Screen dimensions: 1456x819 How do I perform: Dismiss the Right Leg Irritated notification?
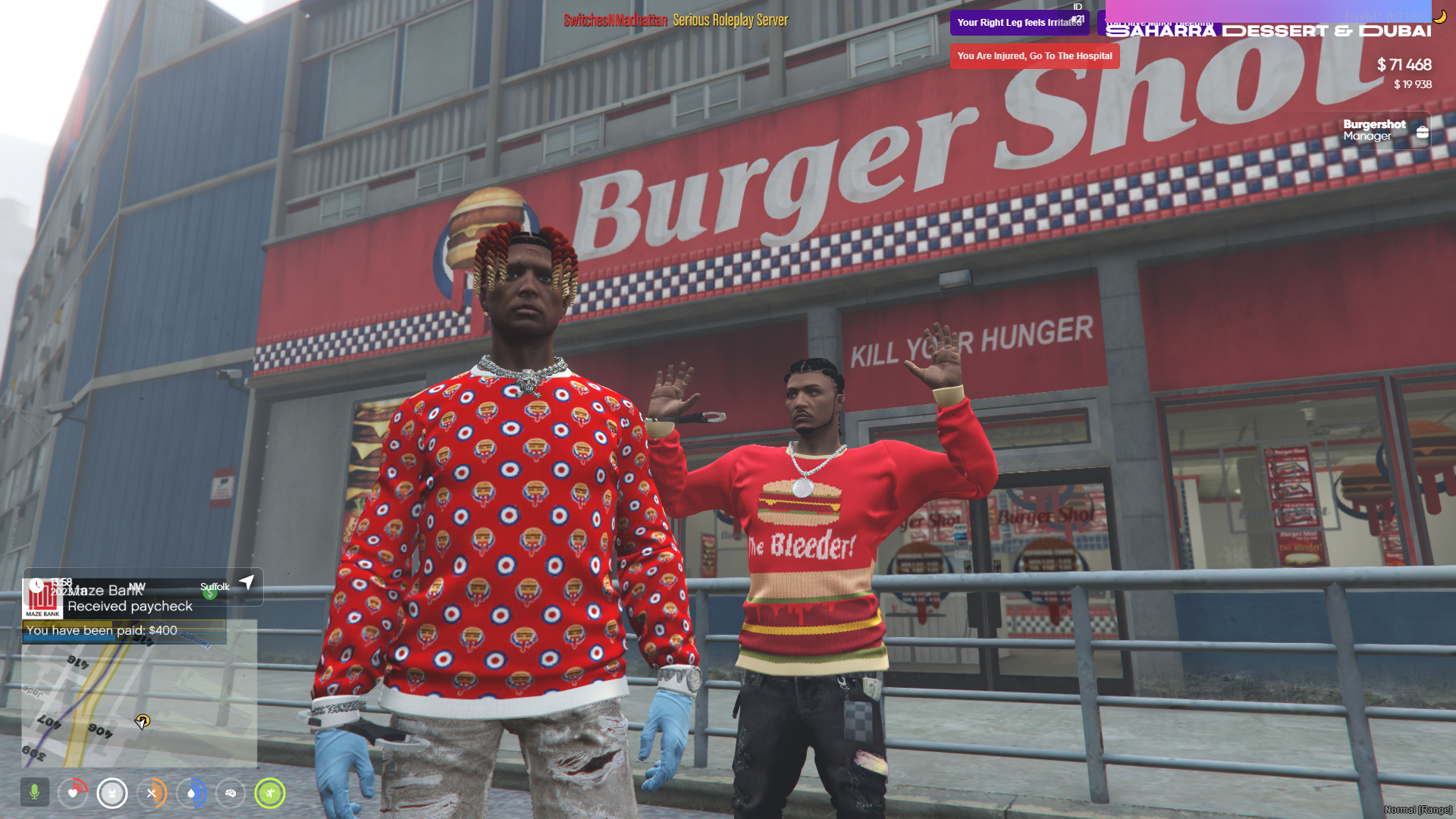coord(1019,23)
